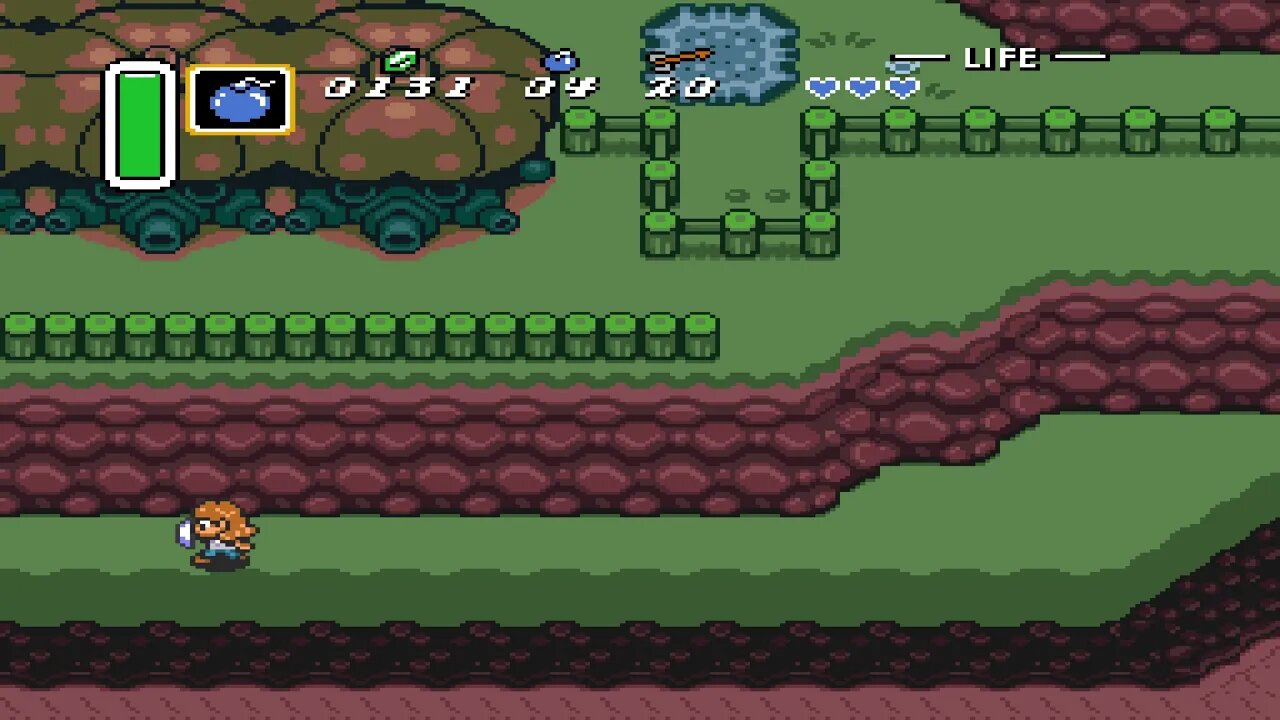Click the middle heart of the life meter
Image resolution: width=1280 pixels, height=720 pixels.
pyautogui.click(x=861, y=88)
